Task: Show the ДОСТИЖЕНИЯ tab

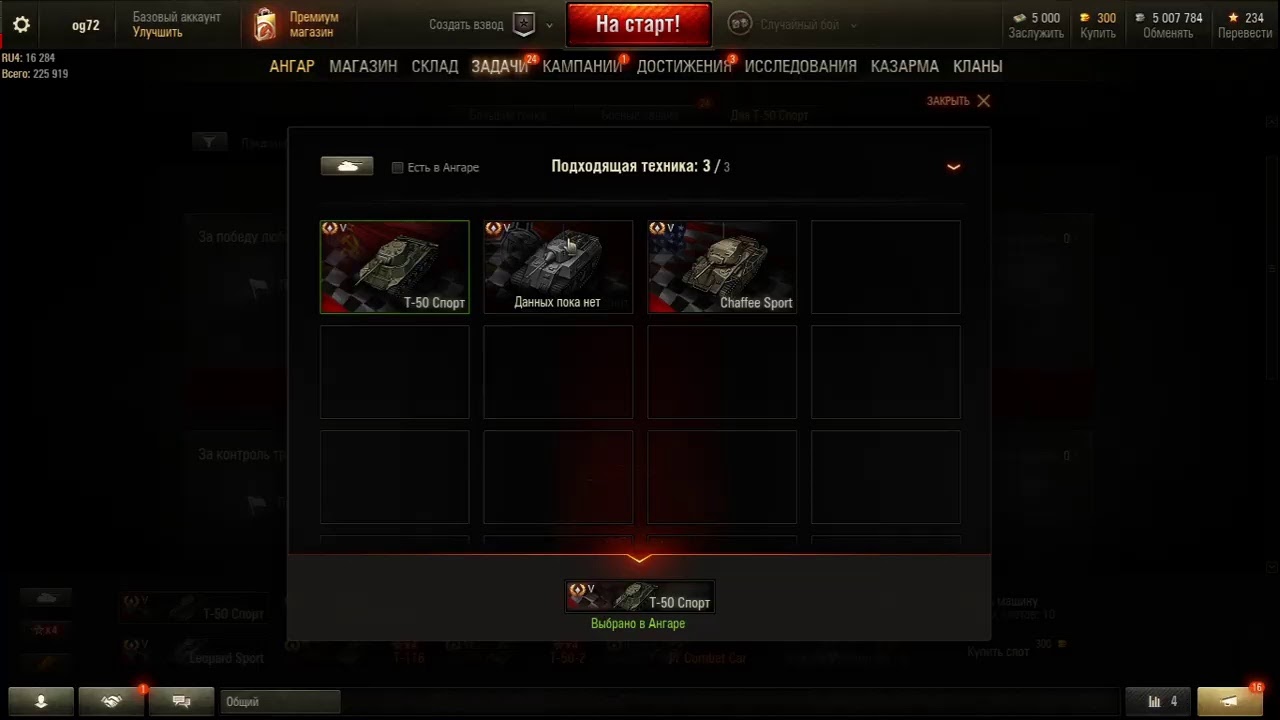Action: pos(684,66)
